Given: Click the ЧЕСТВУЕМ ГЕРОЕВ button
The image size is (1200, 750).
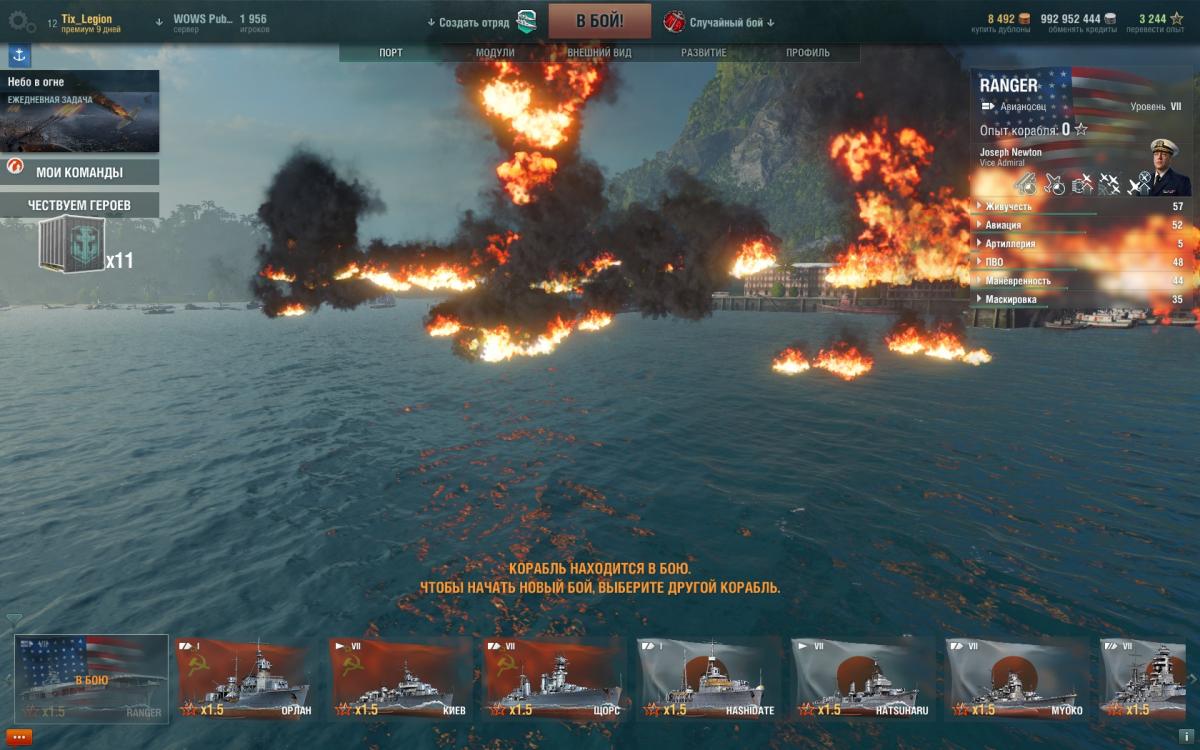Looking at the screenshot, I should click(80, 205).
